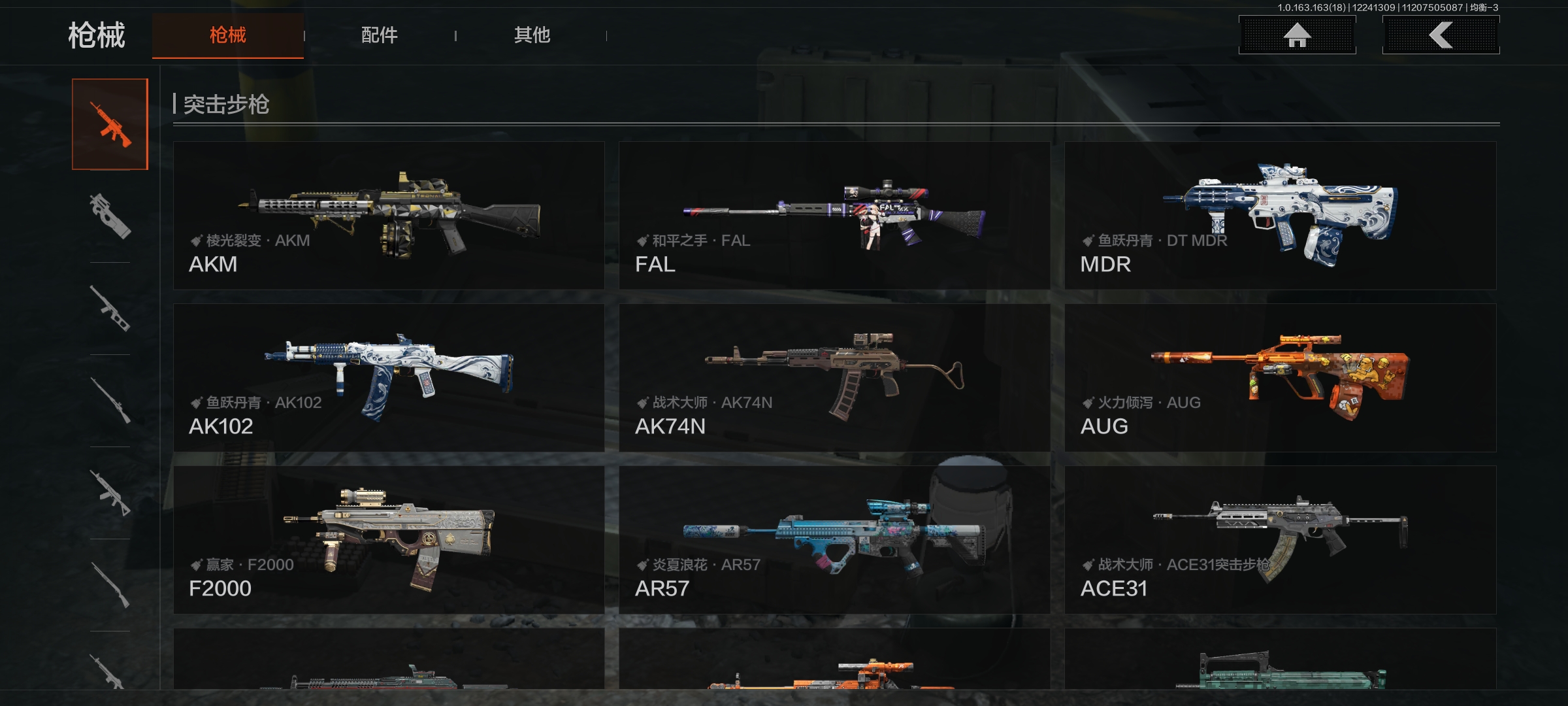Select the orange assault rifle category icon
1568x706 pixels.
tap(110, 124)
